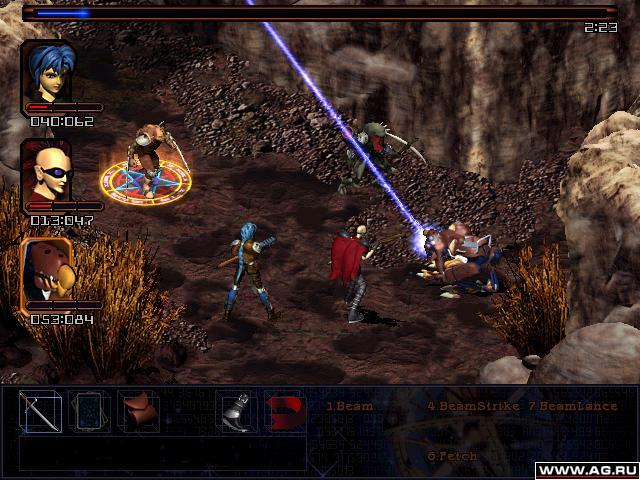Choose the silver boot action icon
The image size is (640, 480).
[x=233, y=412]
